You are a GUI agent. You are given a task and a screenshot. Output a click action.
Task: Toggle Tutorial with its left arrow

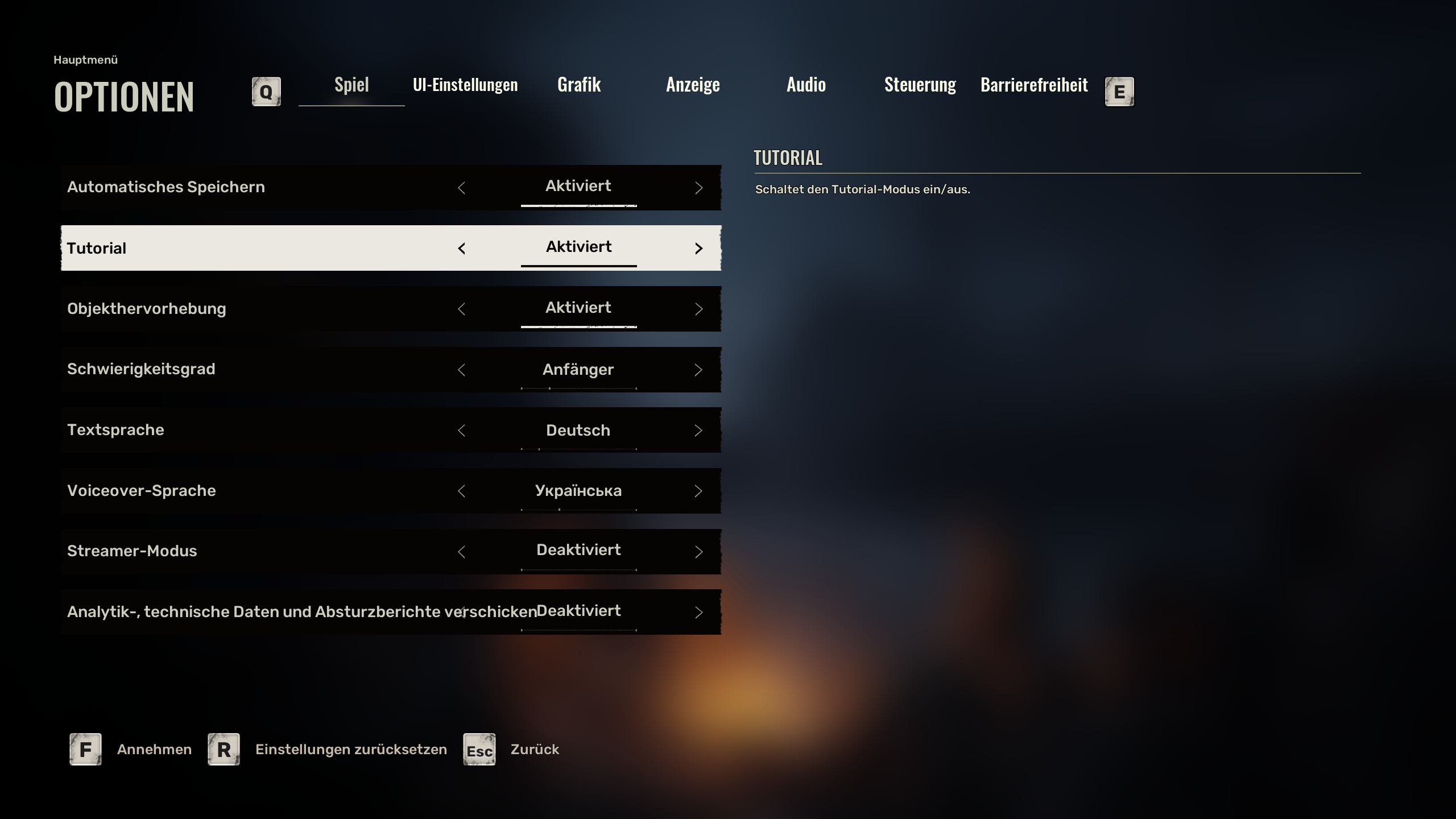461,249
